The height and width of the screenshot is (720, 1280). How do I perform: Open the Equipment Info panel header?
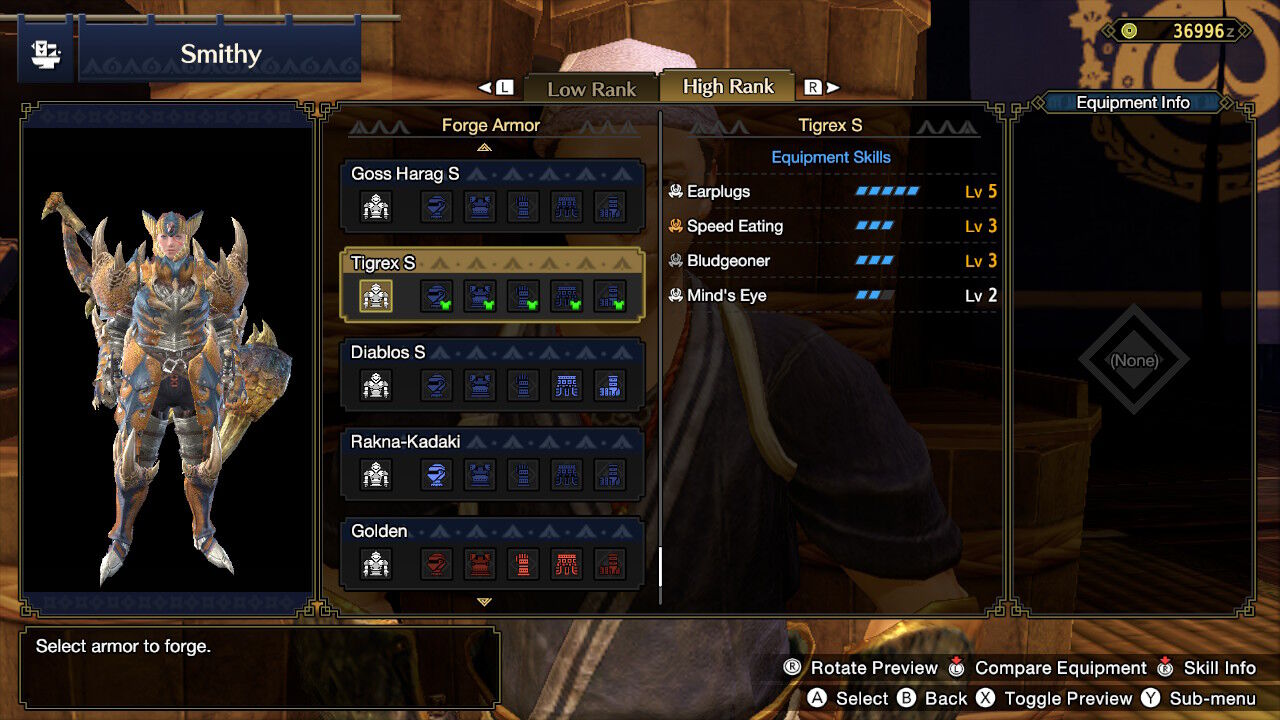[x=1132, y=102]
